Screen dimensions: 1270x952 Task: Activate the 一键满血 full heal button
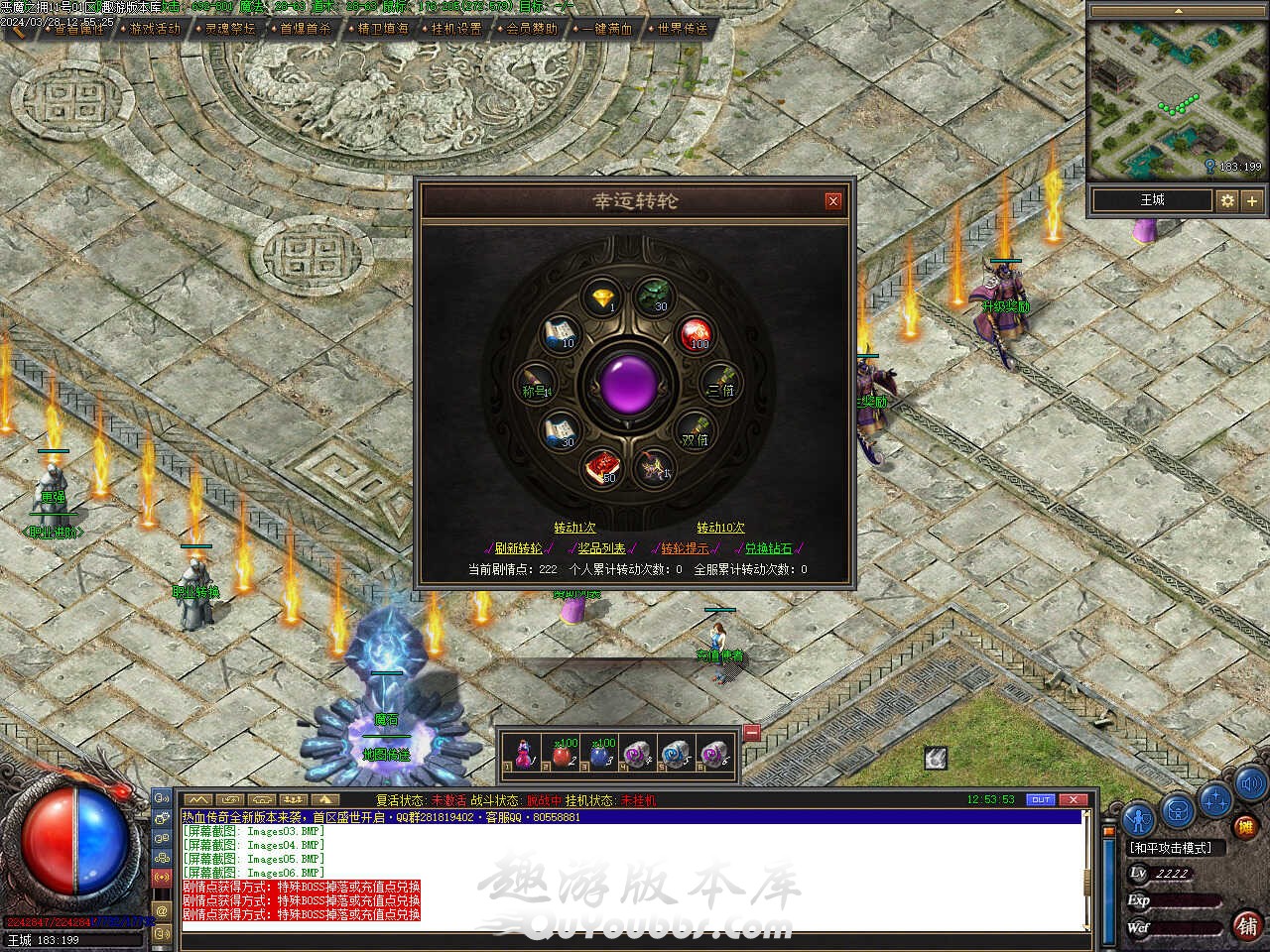click(607, 29)
